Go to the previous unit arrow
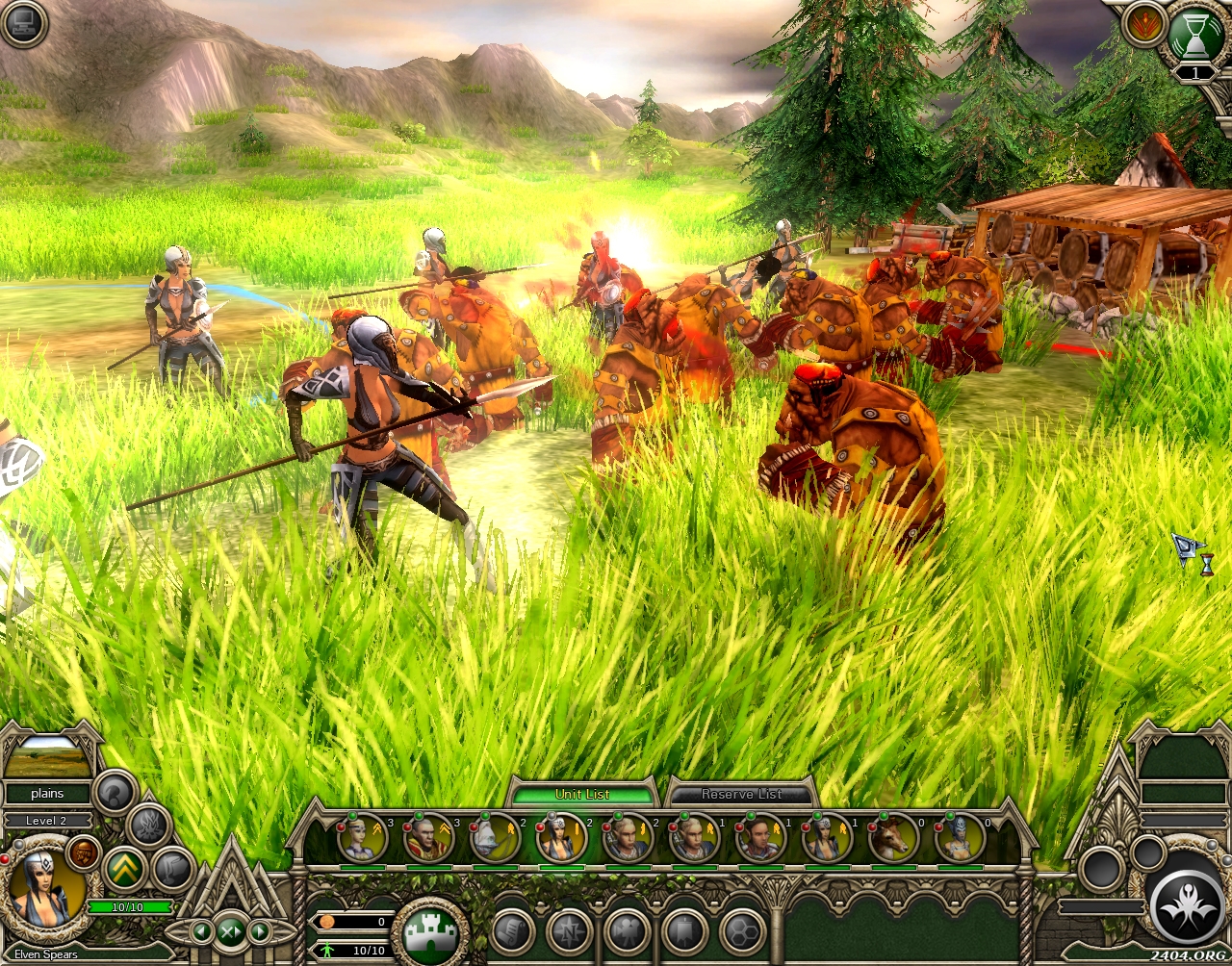 click(201, 931)
